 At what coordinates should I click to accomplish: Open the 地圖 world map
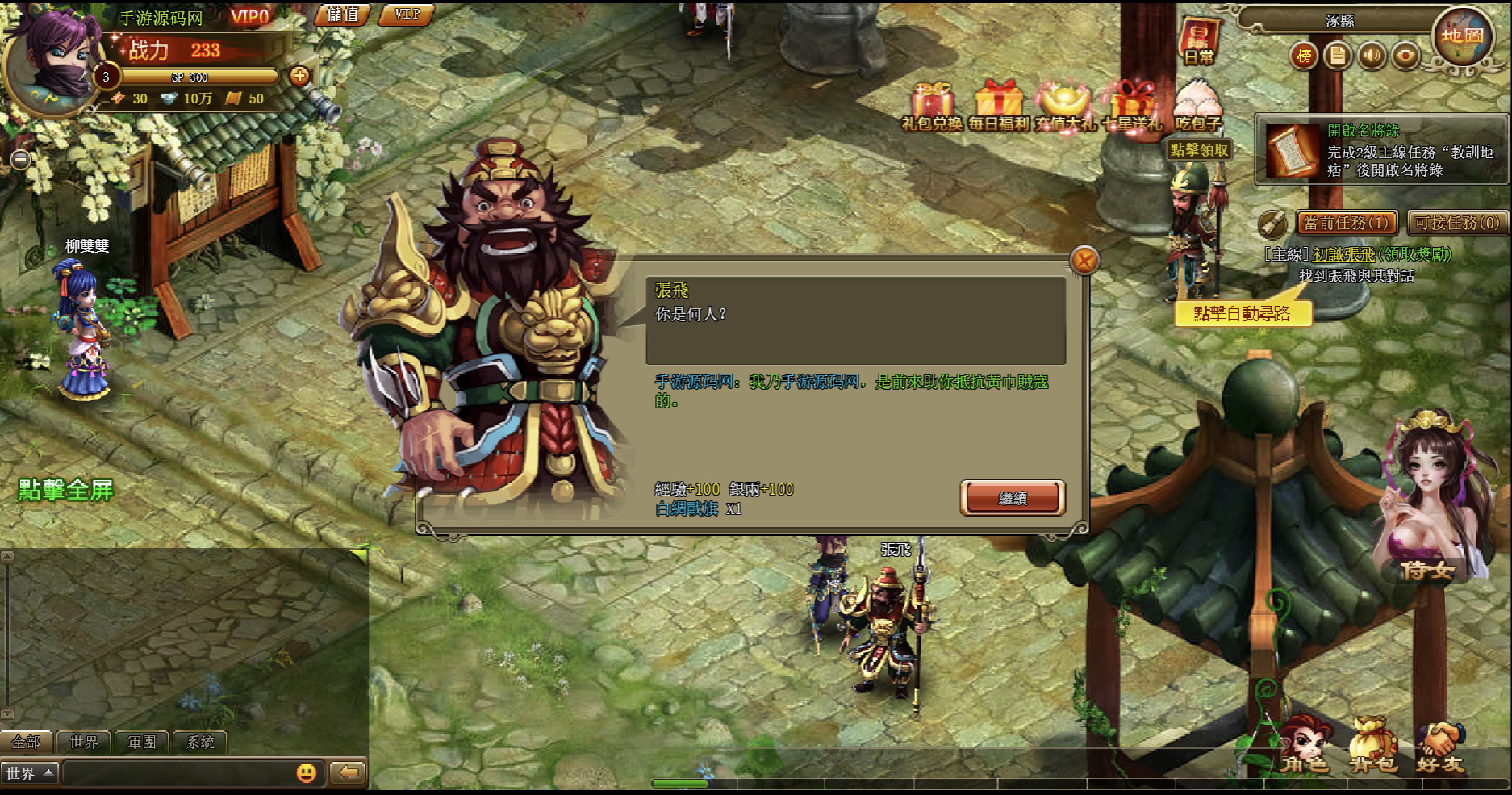(1462, 36)
